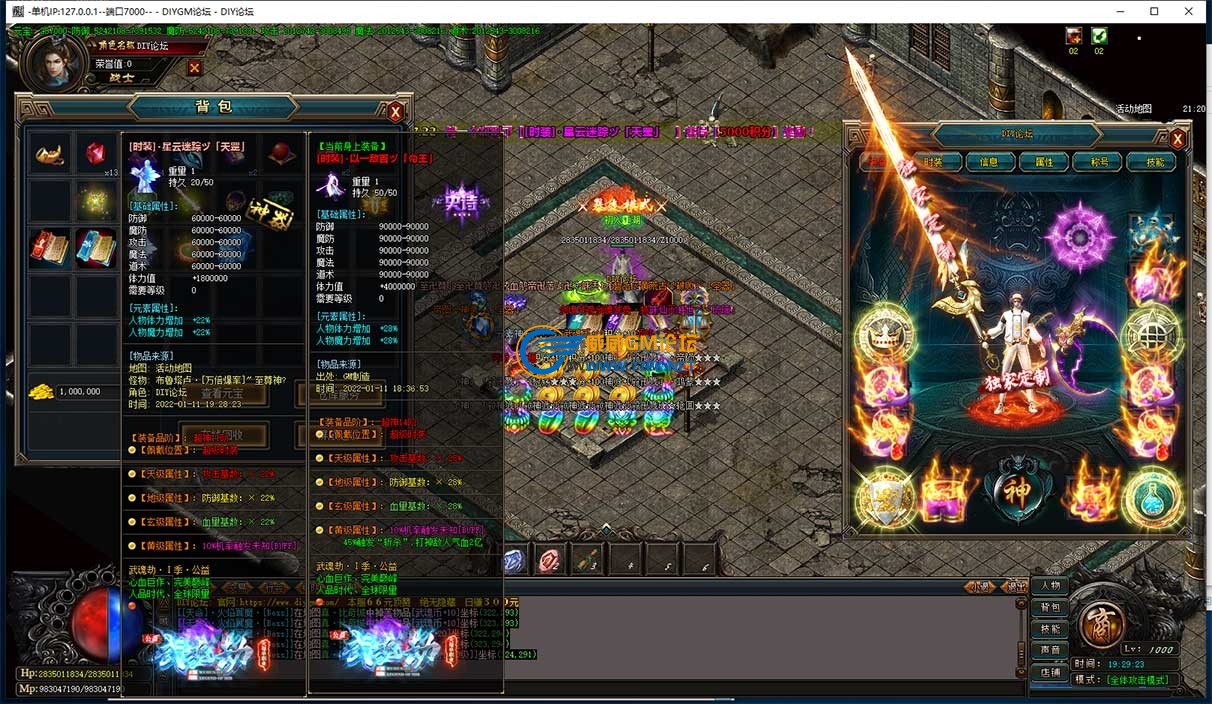Open the 人物 character menu button
The width and height of the screenshot is (1212, 704).
pyautogui.click(x=1050, y=586)
